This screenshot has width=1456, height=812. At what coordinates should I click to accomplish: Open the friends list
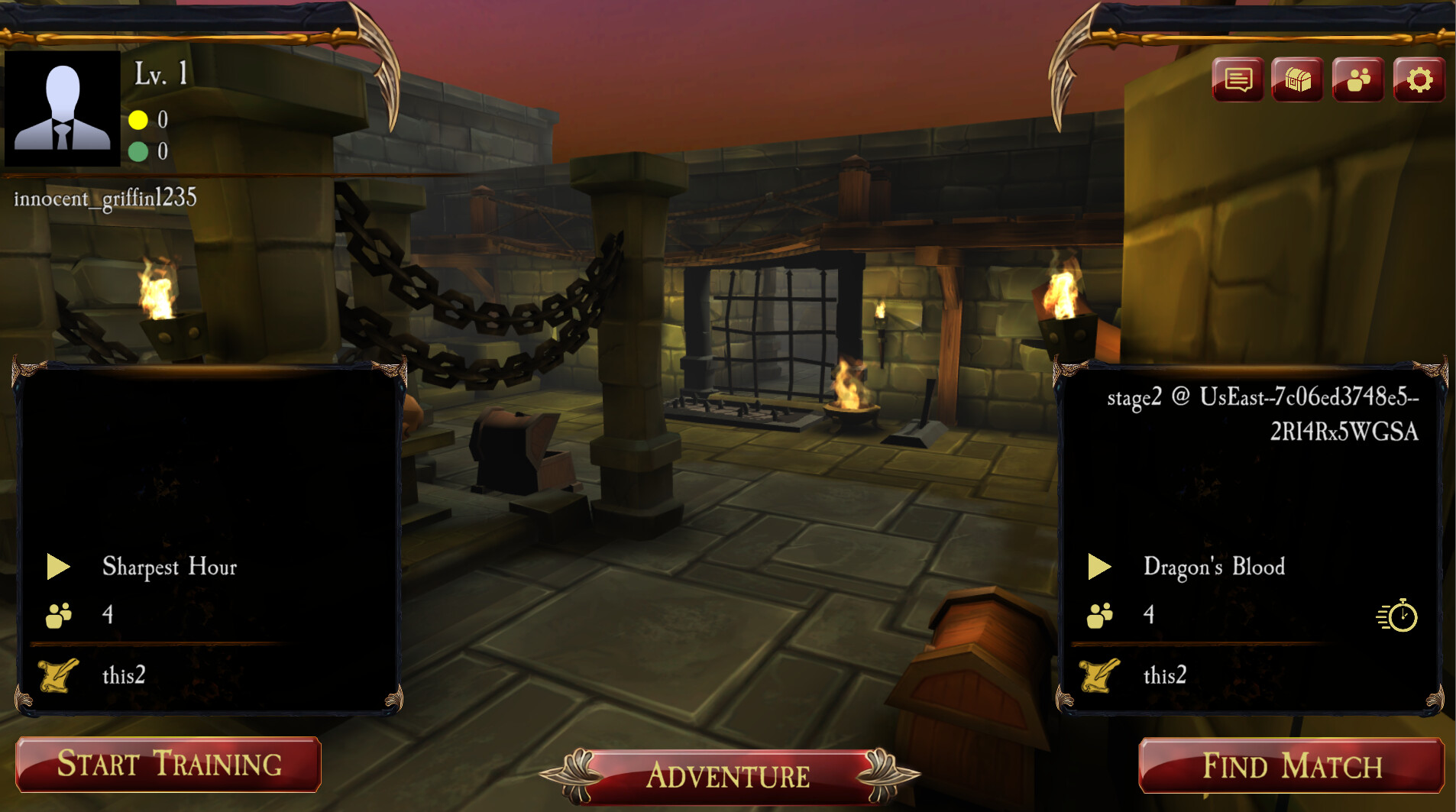[1358, 79]
